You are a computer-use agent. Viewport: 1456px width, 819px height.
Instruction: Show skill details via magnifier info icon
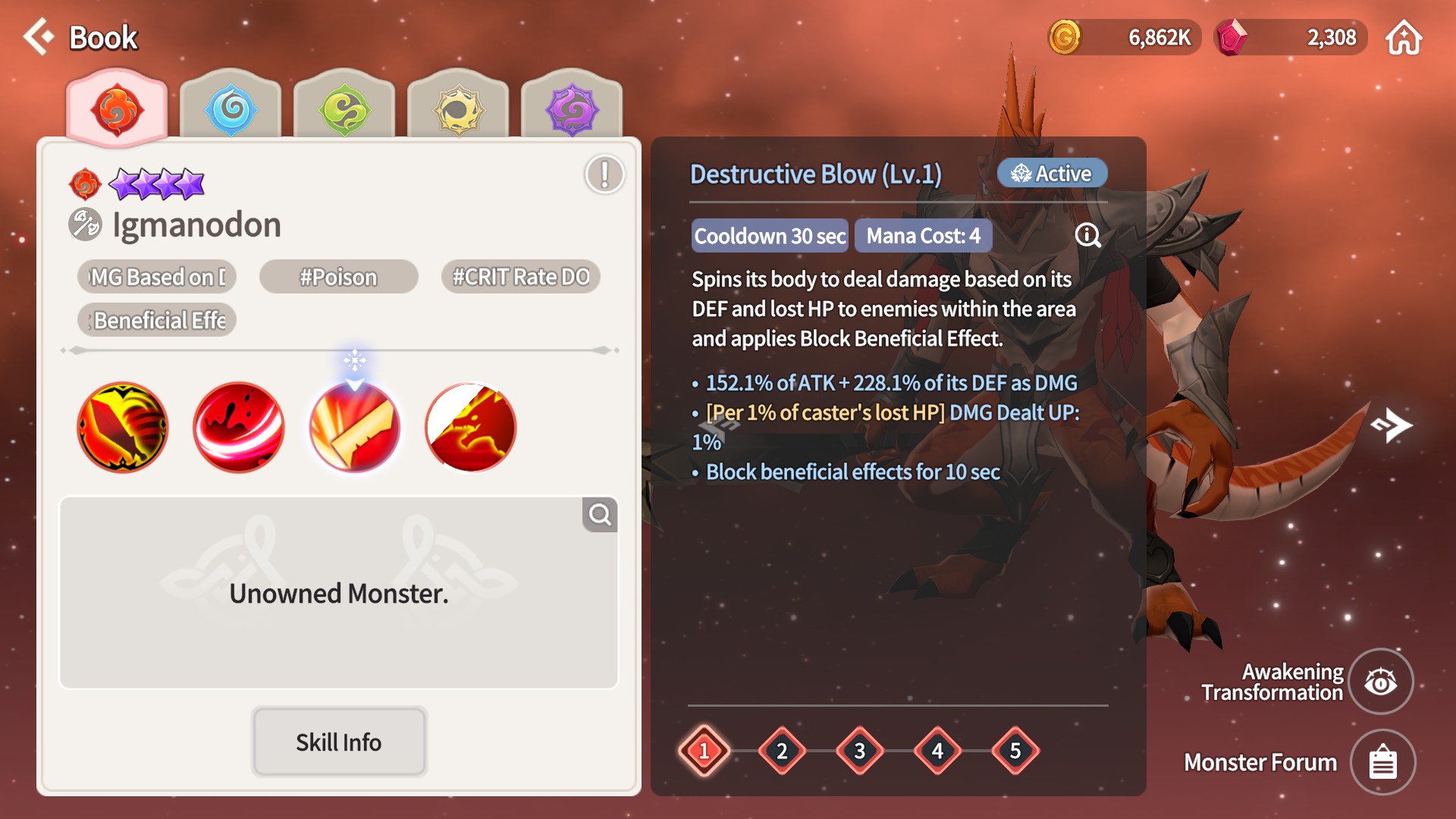[x=1088, y=235]
